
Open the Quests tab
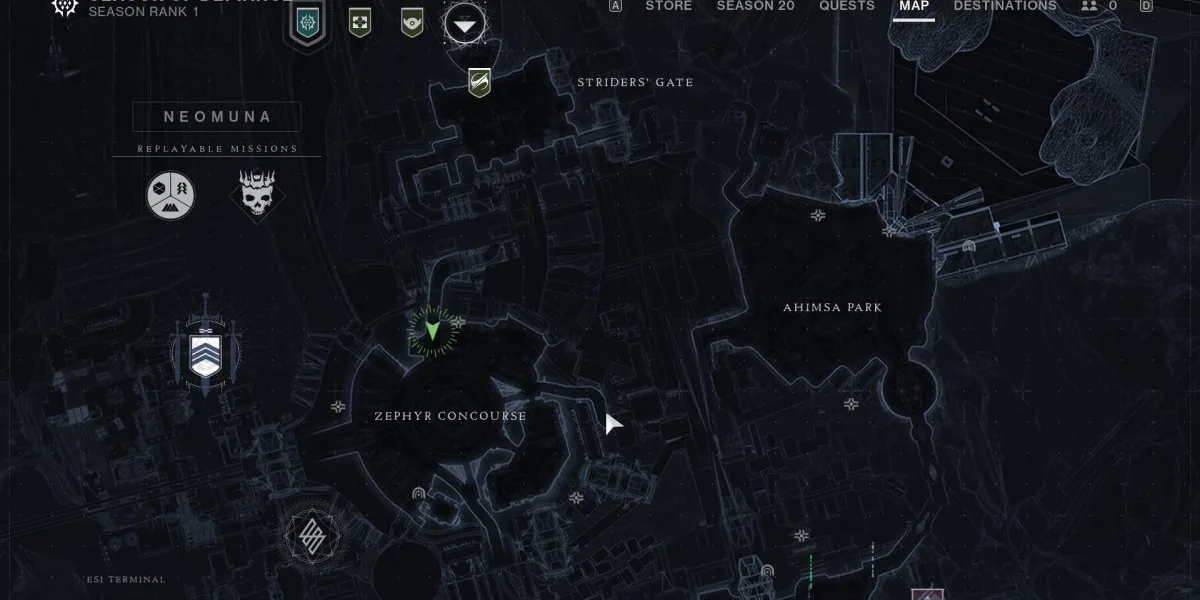pyautogui.click(x=846, y=6)
